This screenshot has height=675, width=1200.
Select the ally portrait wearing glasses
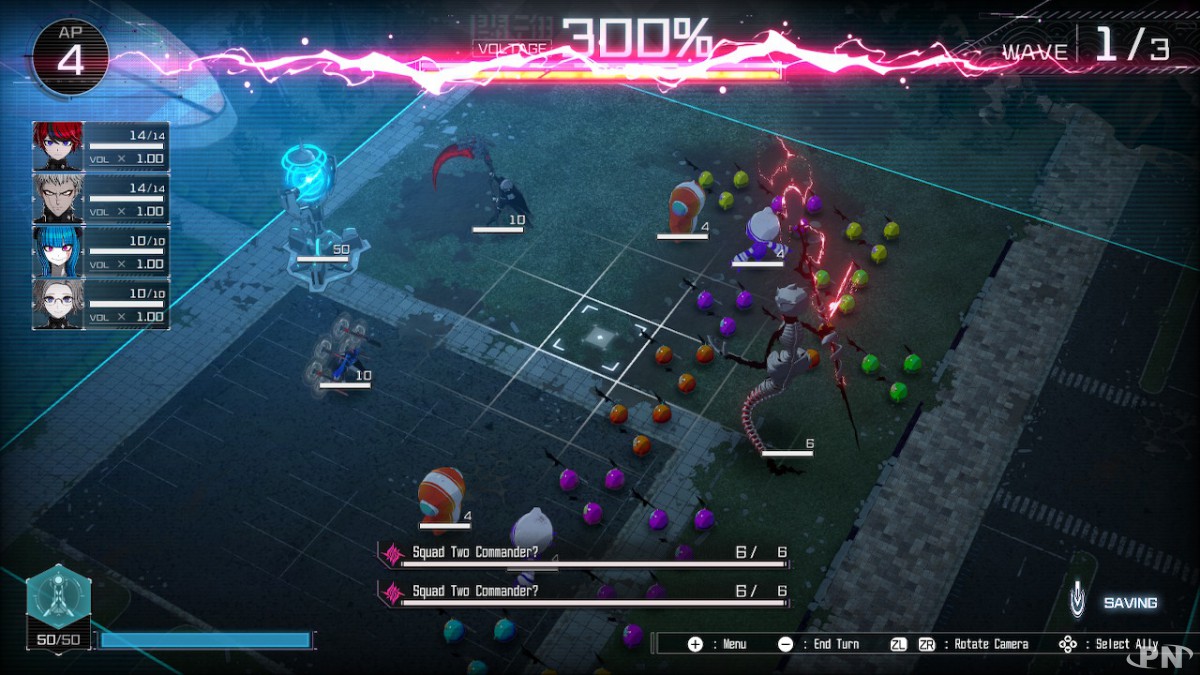tap(58, 303)
